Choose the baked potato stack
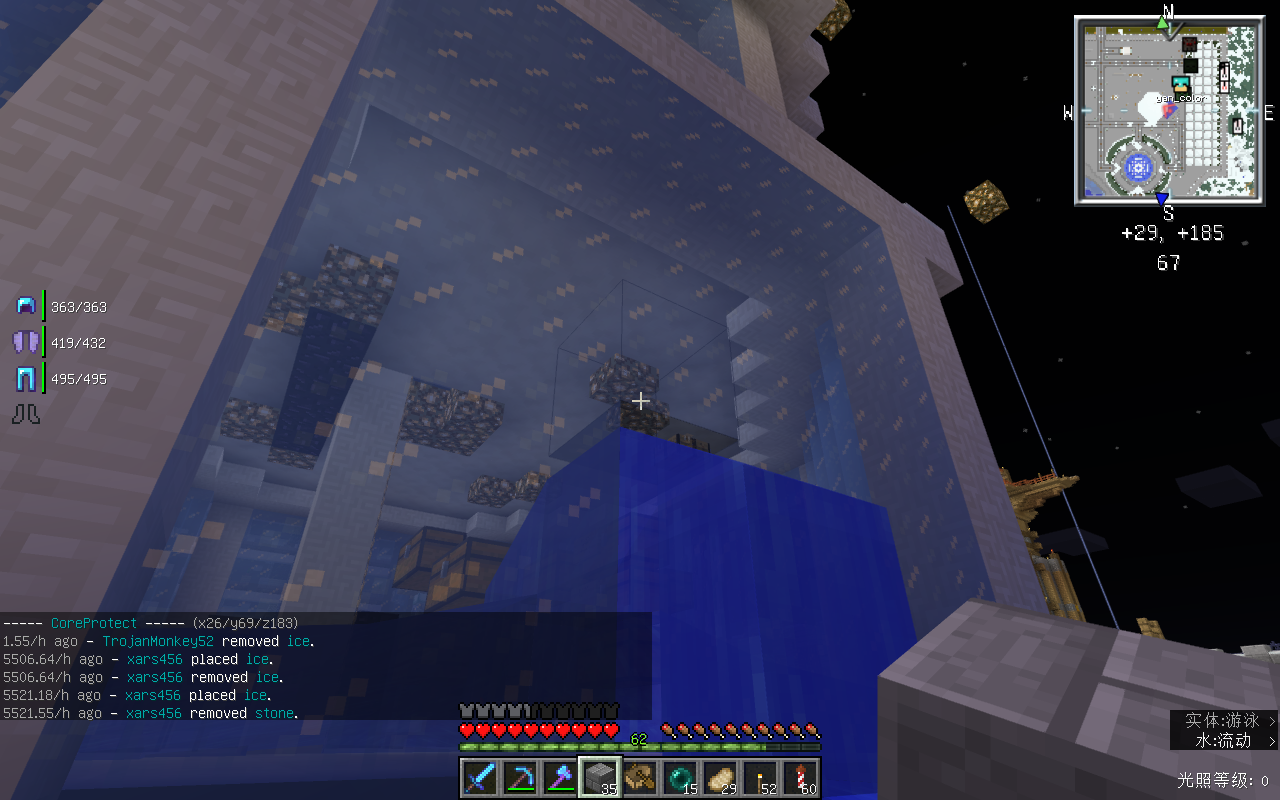This screenshot has height=800, width=1280. coord(720,778)
